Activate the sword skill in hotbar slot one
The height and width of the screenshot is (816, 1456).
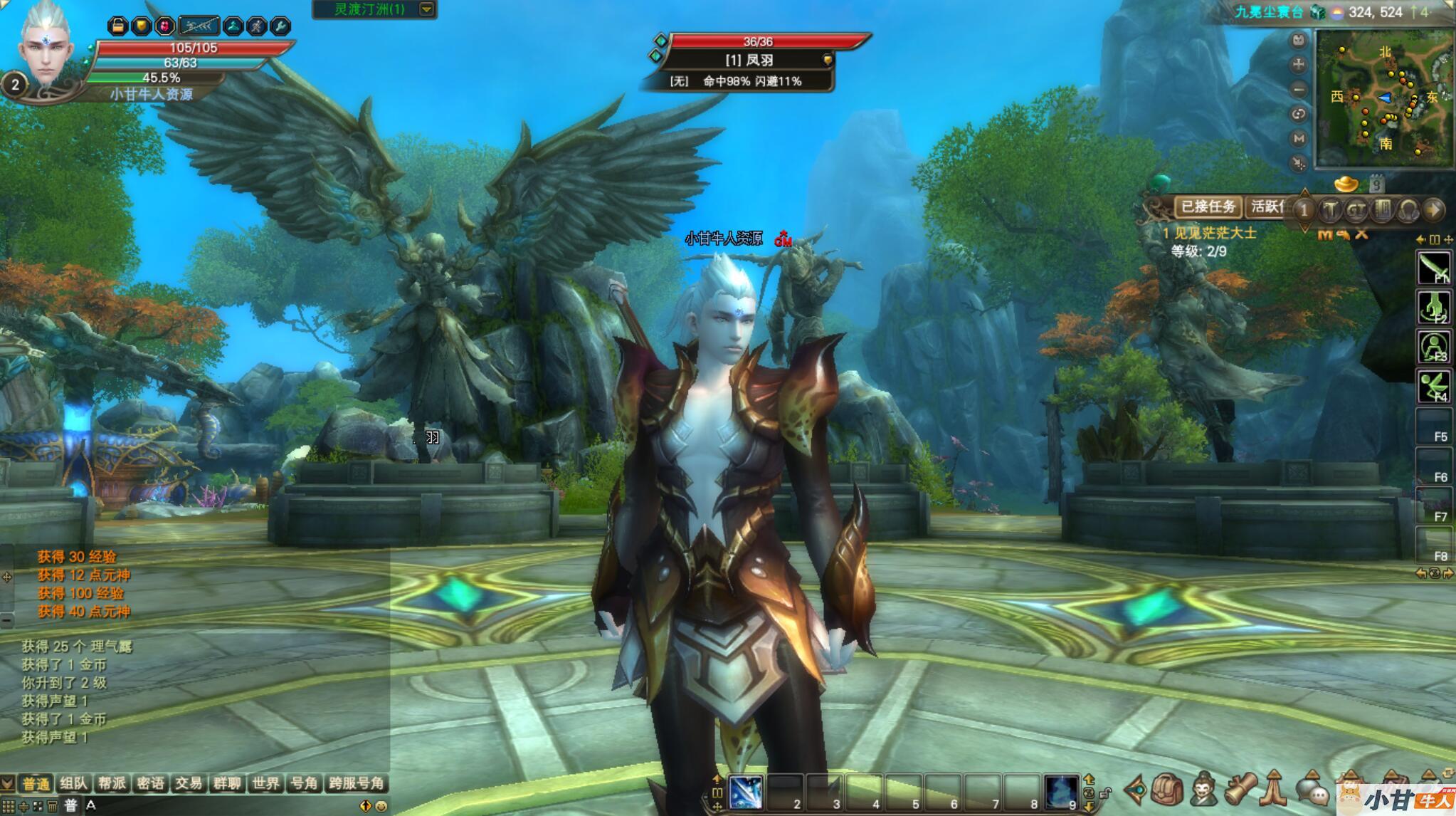point(746,792)
